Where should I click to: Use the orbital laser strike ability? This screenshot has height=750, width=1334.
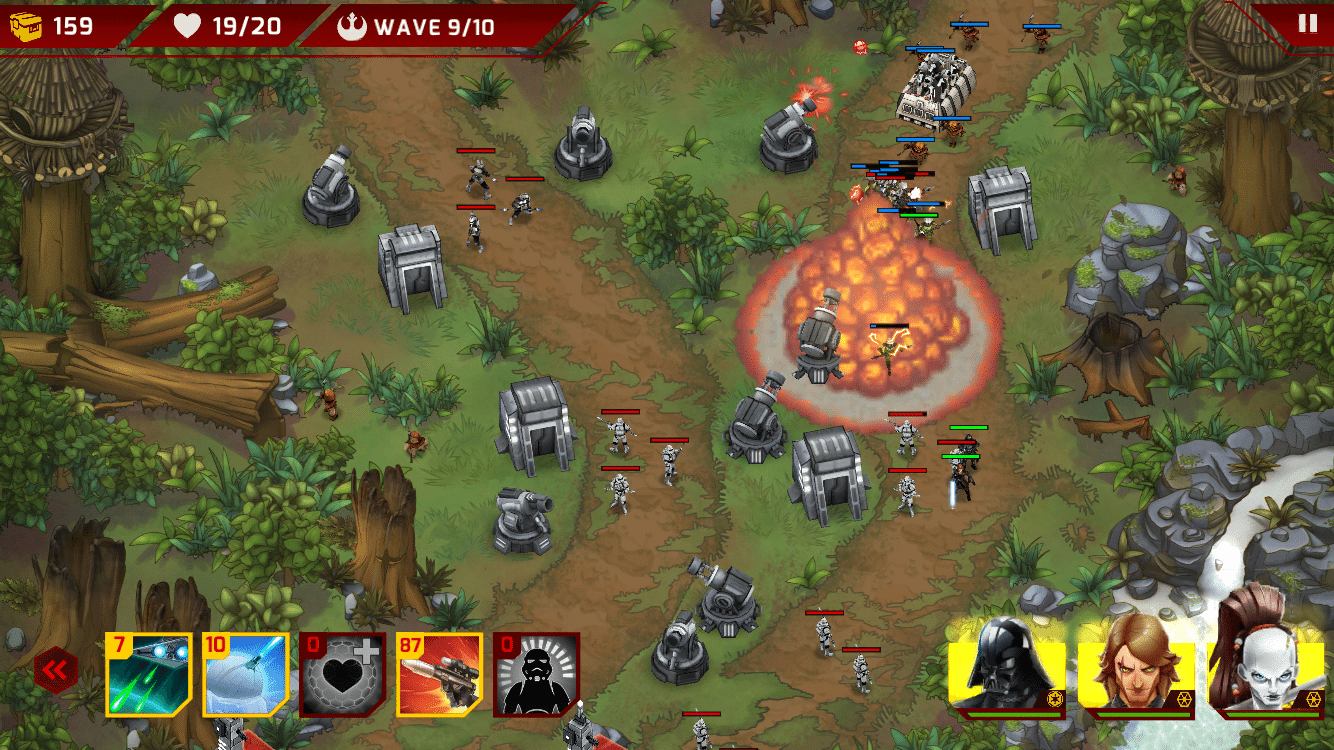[x=245, y=675]
